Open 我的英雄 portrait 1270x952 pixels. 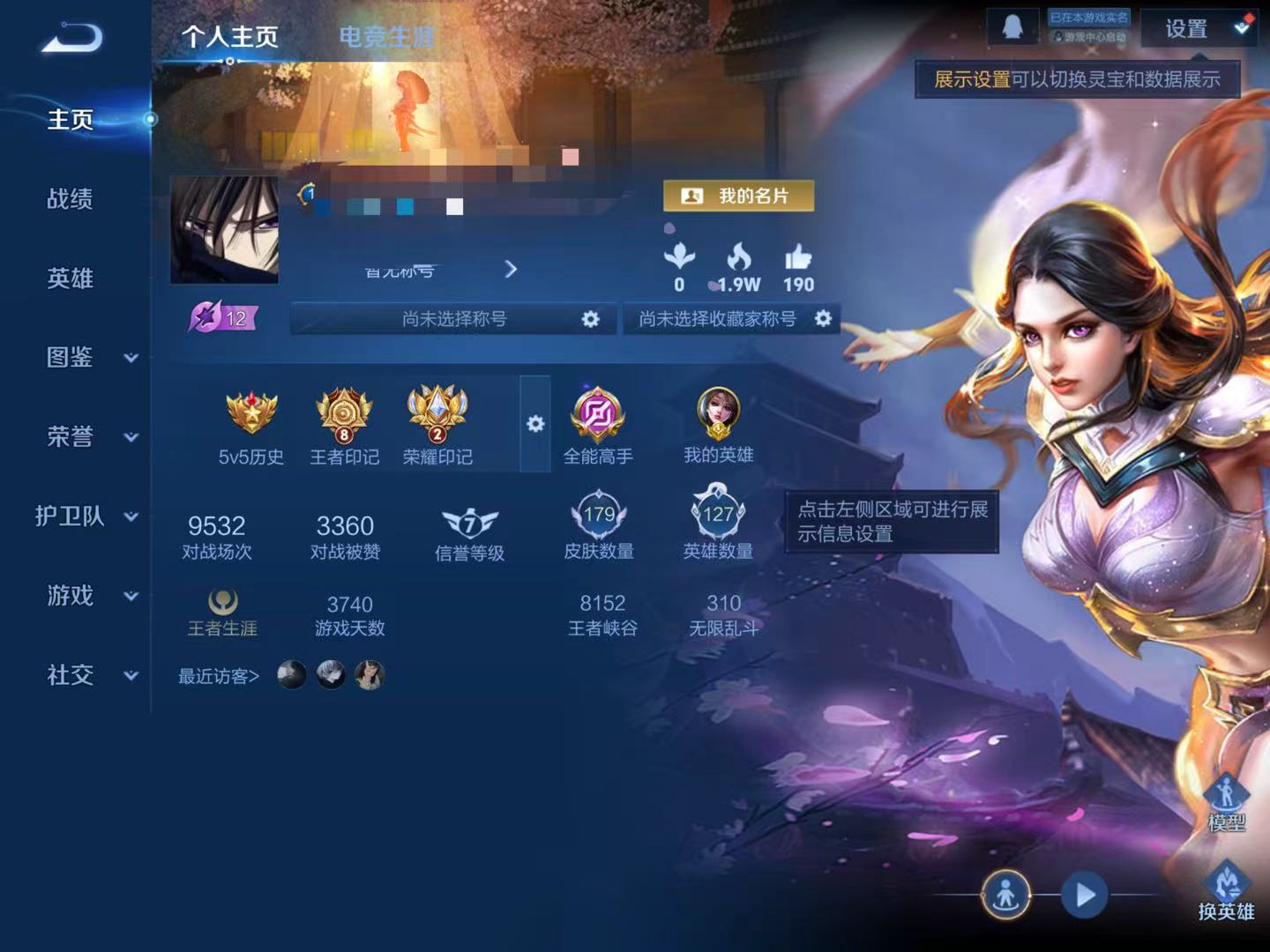click(x=718, y=425)
